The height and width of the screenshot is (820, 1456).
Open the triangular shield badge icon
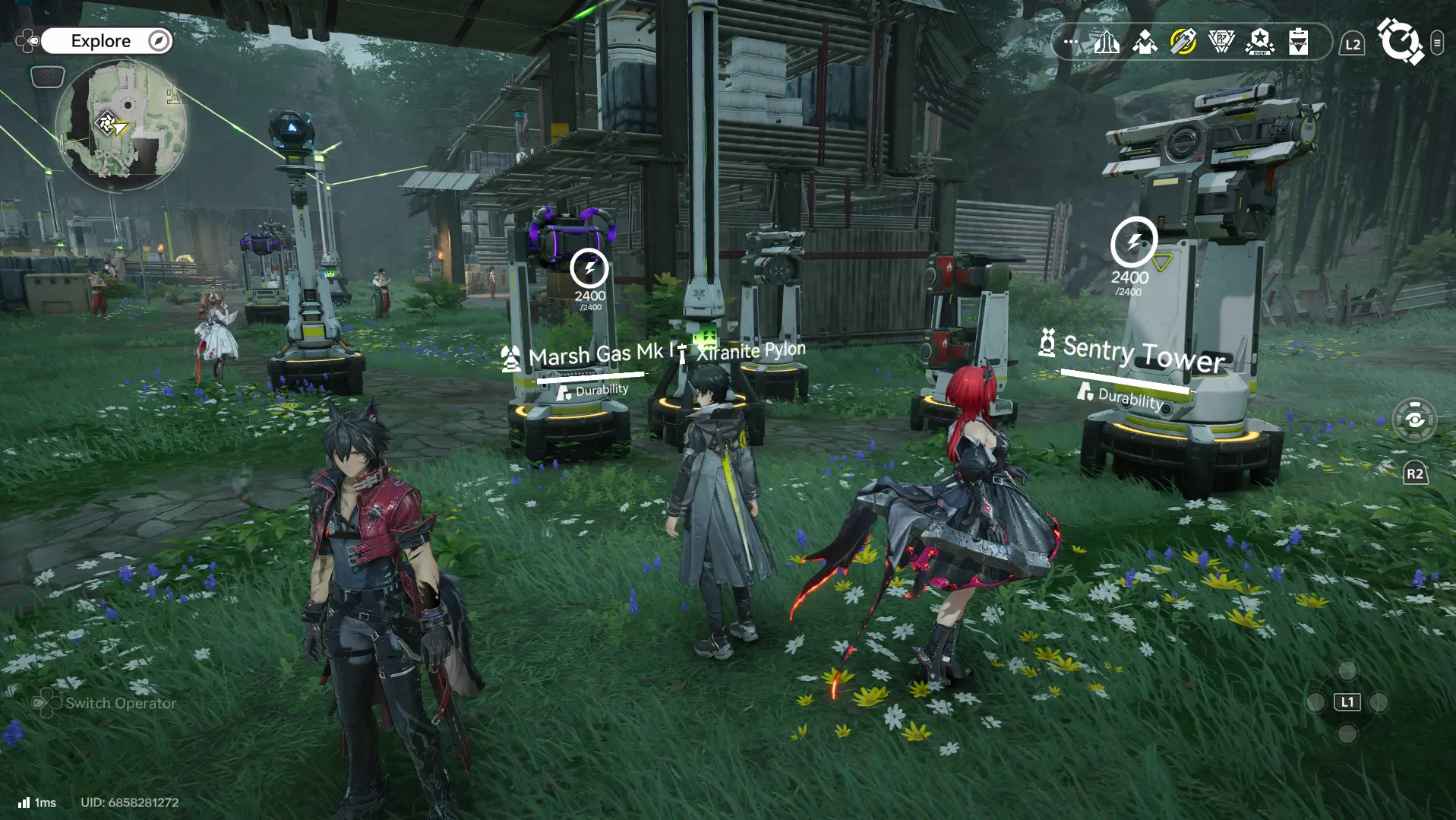(x=1221, y=42)
